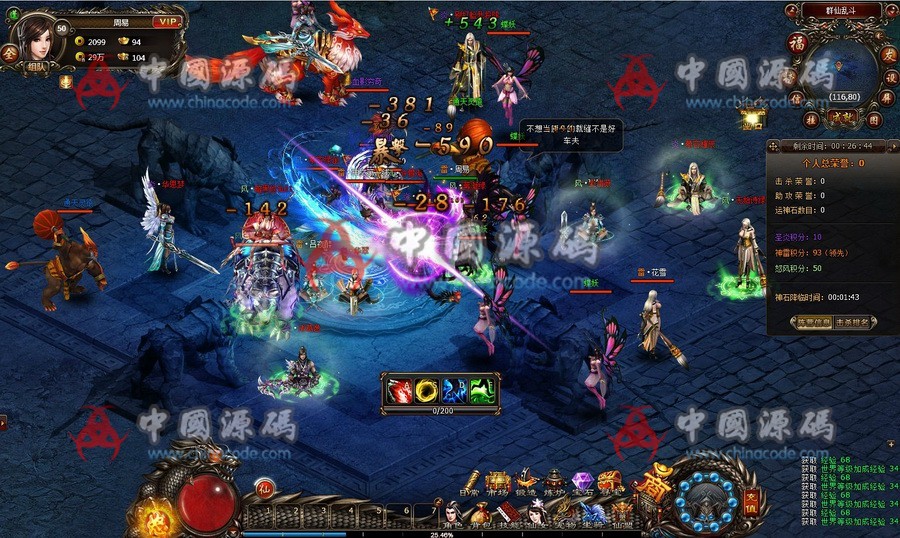Viewport: 900px width, 538px height.
Task: Click the 充值 recharge button
Action: [x=751, y=497]
